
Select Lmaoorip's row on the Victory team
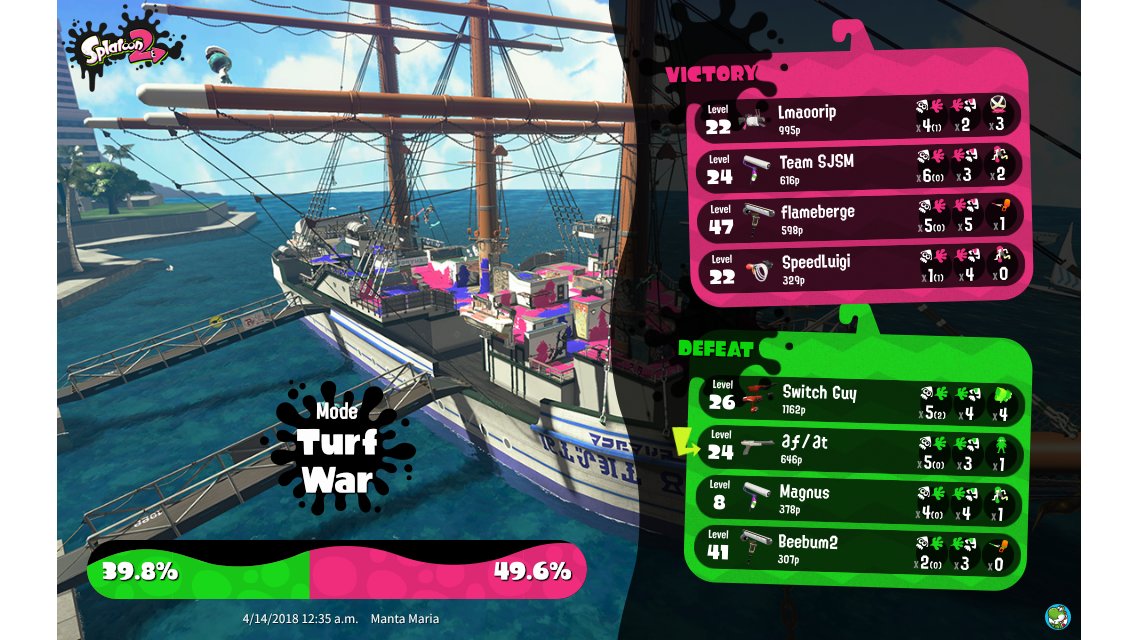pos(860,116)
